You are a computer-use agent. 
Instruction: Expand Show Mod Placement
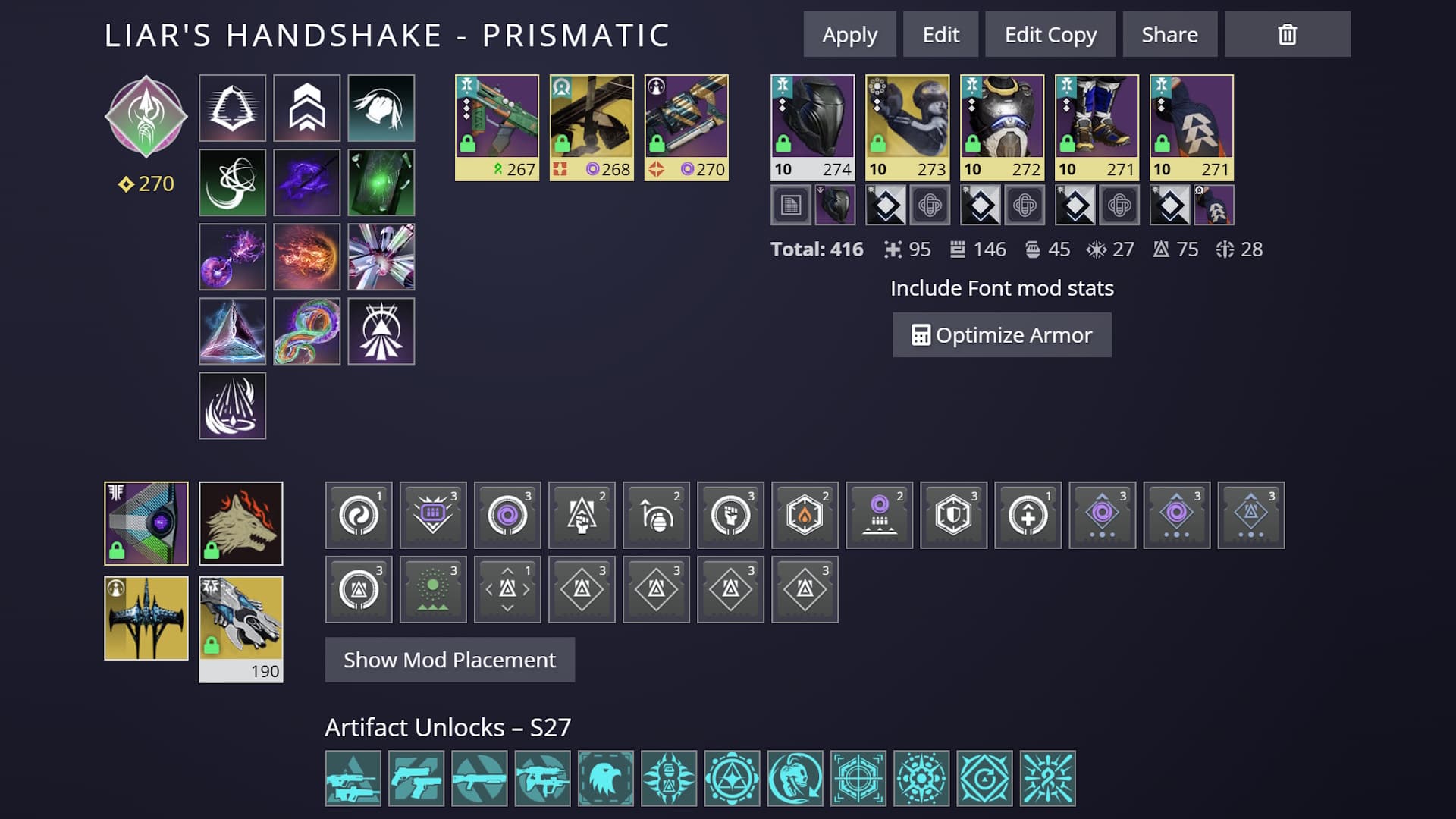[x=449, y=660]
